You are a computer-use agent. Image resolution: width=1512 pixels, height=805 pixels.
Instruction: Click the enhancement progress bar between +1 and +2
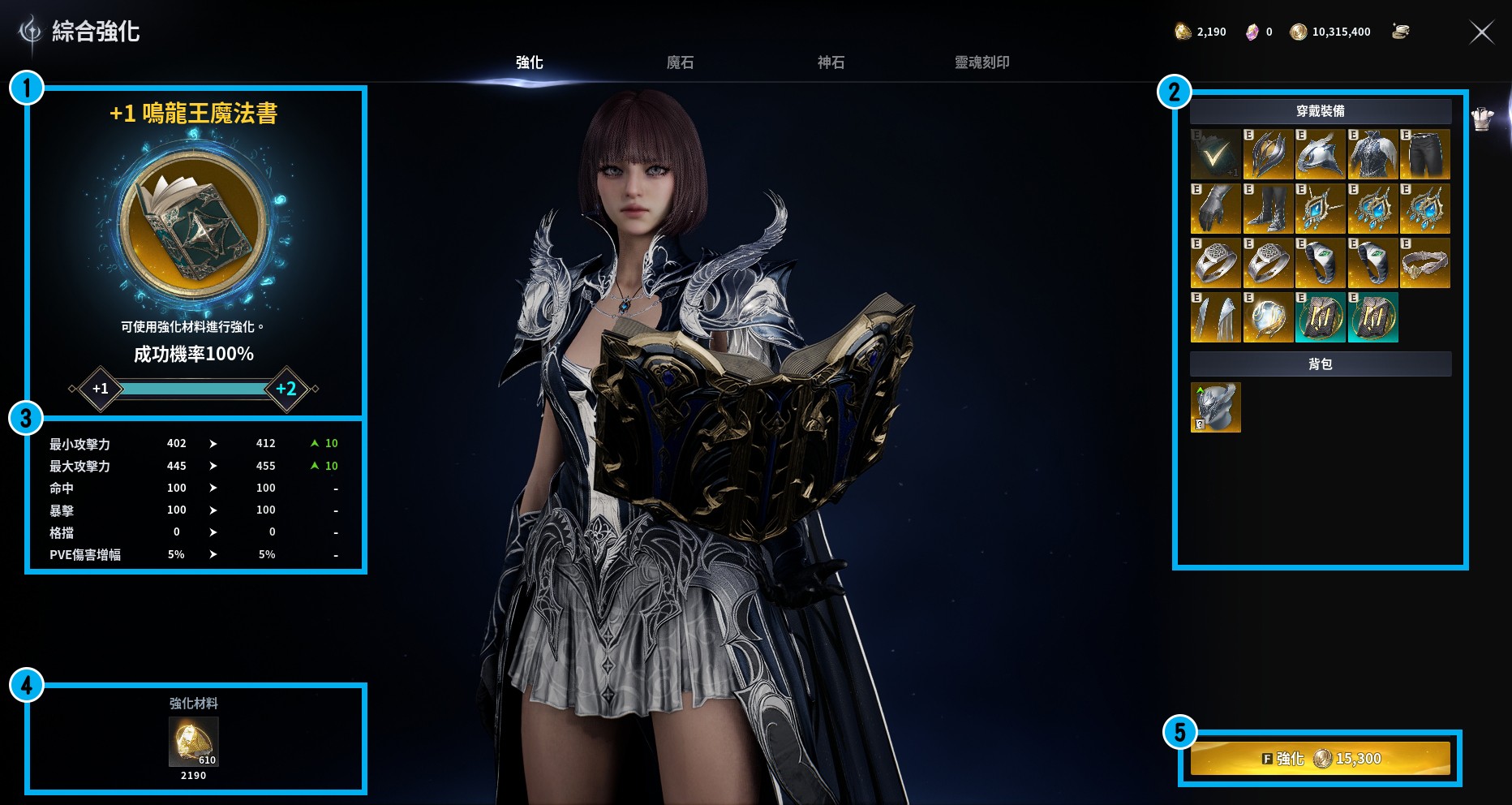192,389
